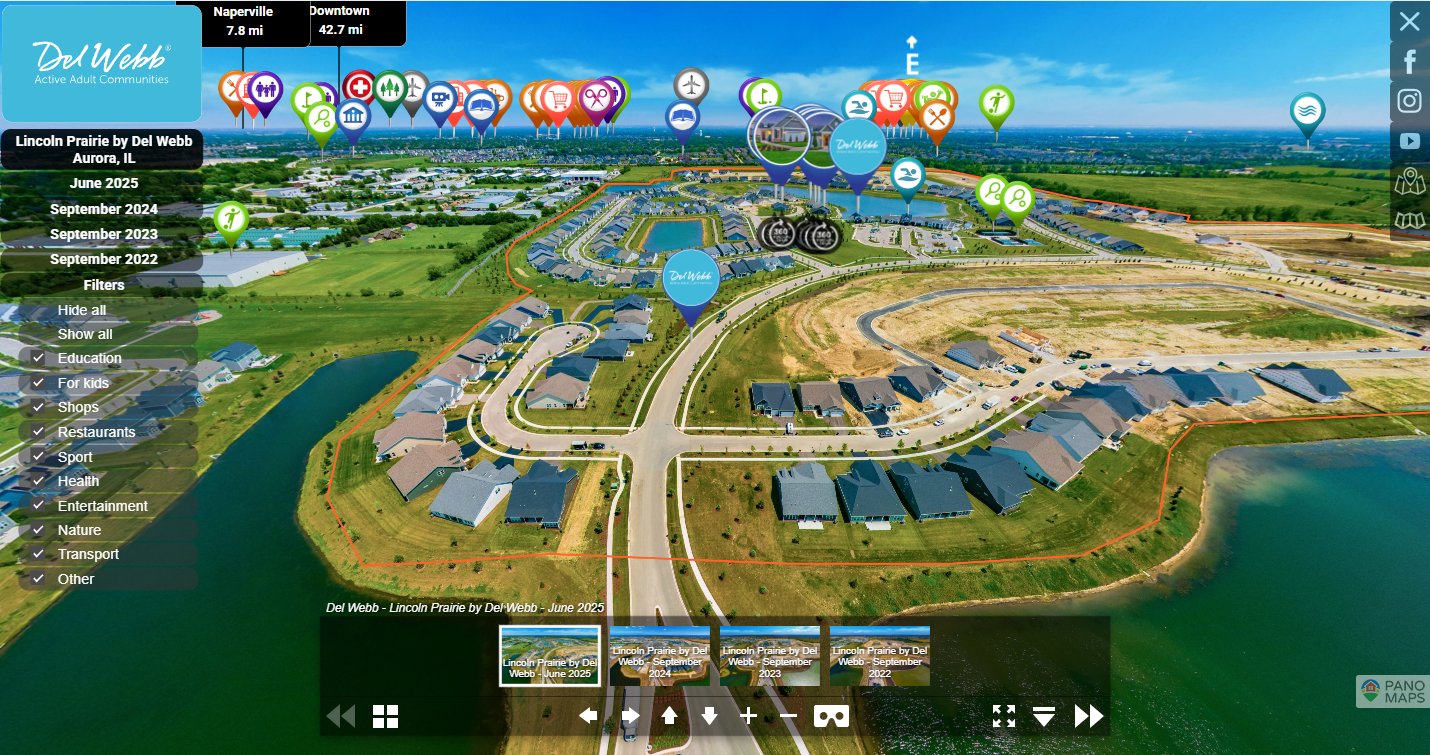Close the side panel with X
The height and width of the screenshot is (755, 1430).
[1409, 21]
